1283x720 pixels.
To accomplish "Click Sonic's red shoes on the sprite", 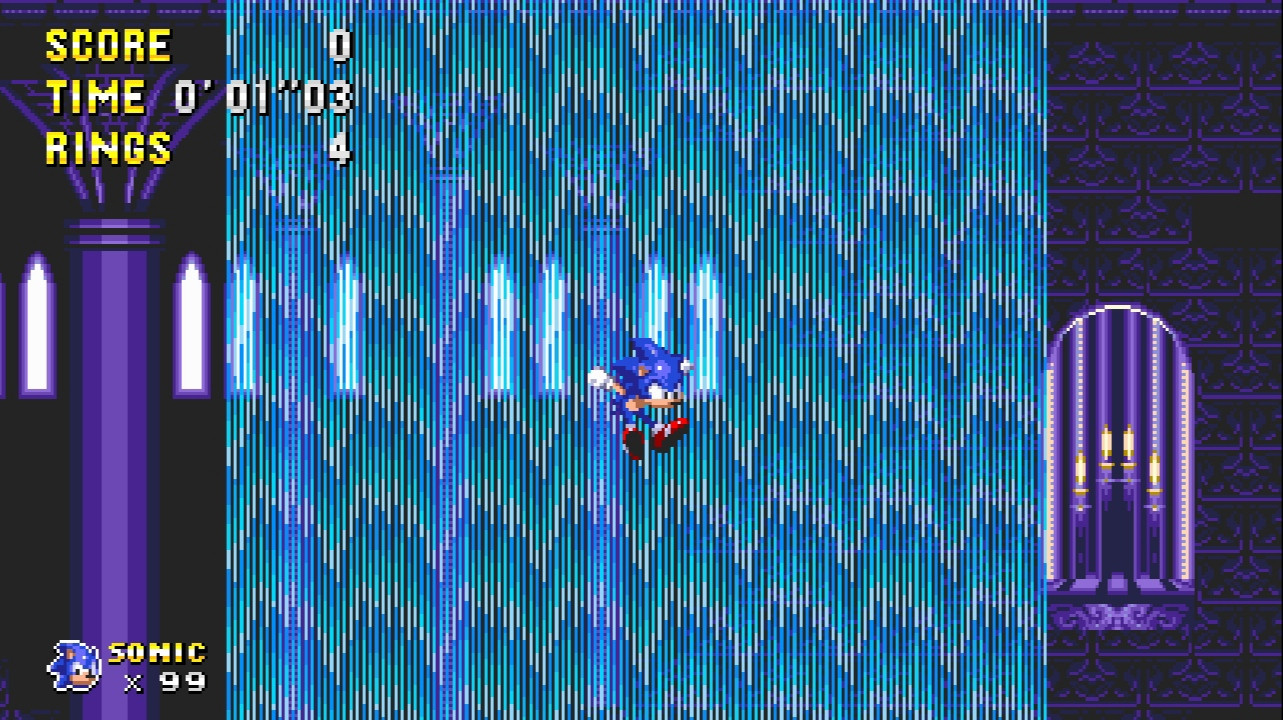I will [651, 437].
